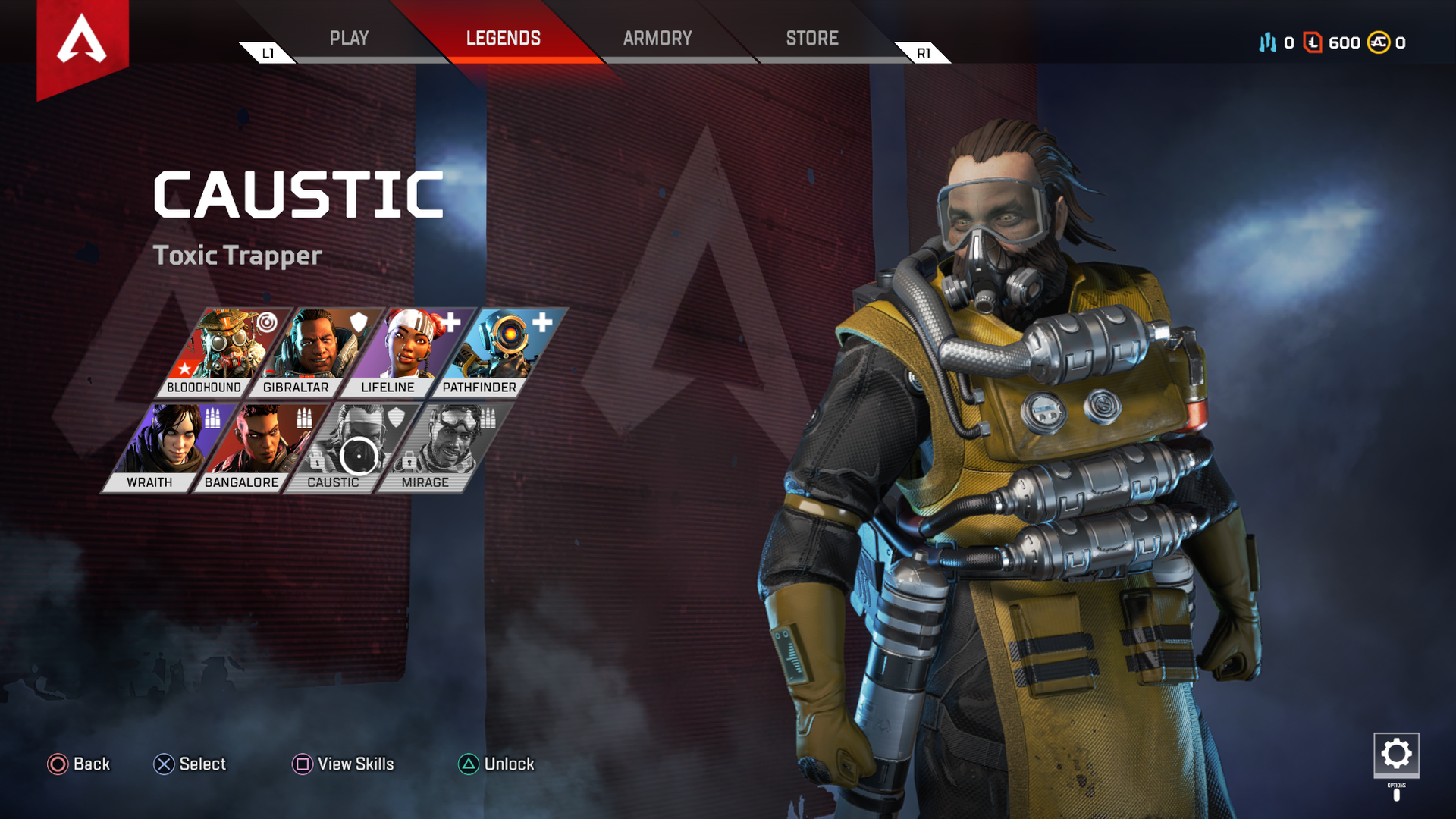Show Caustic's skills with View Skills

343,764
